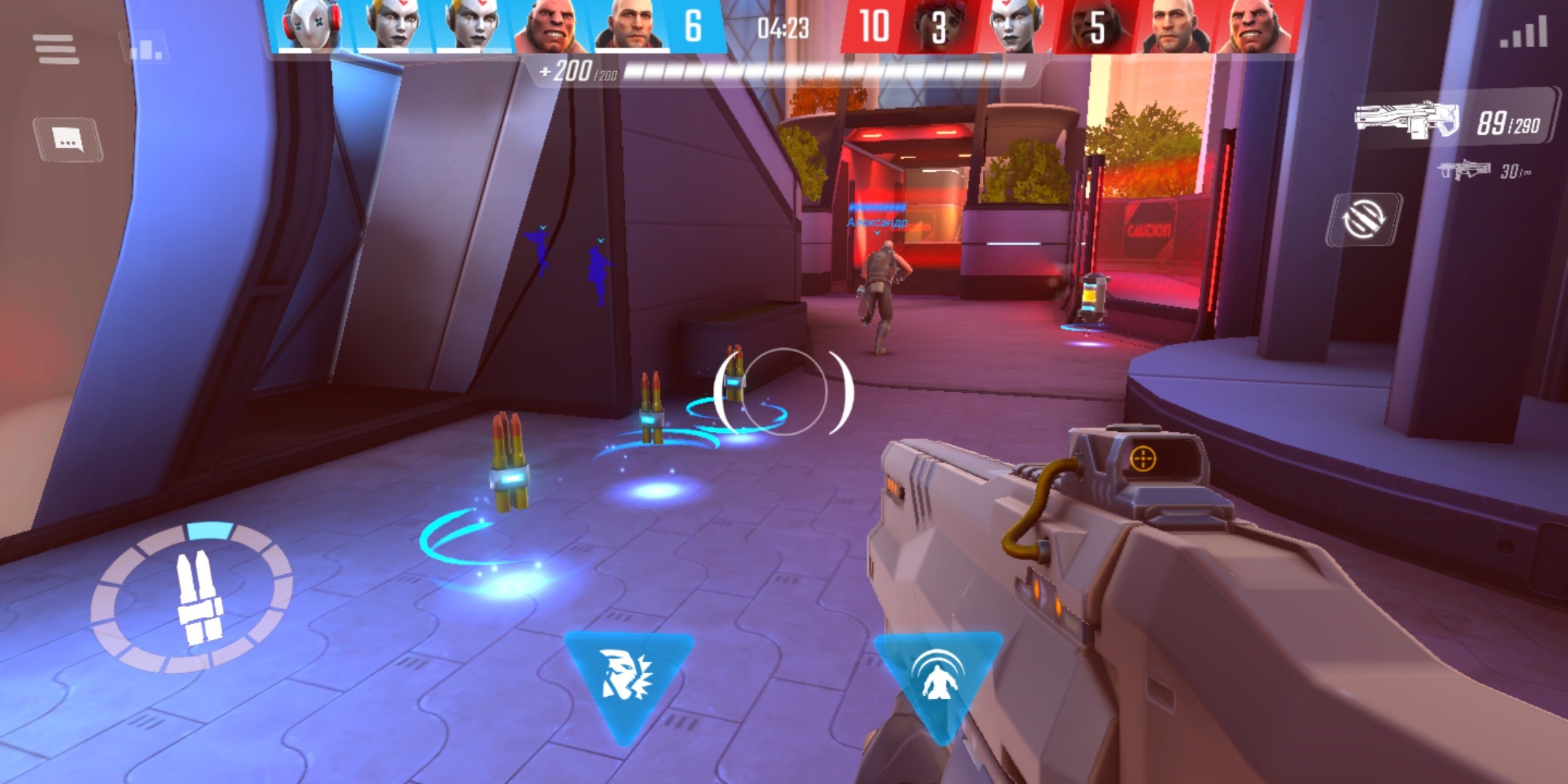
Task: Select the primary heavy machine gun
Action: (1408, 120)
